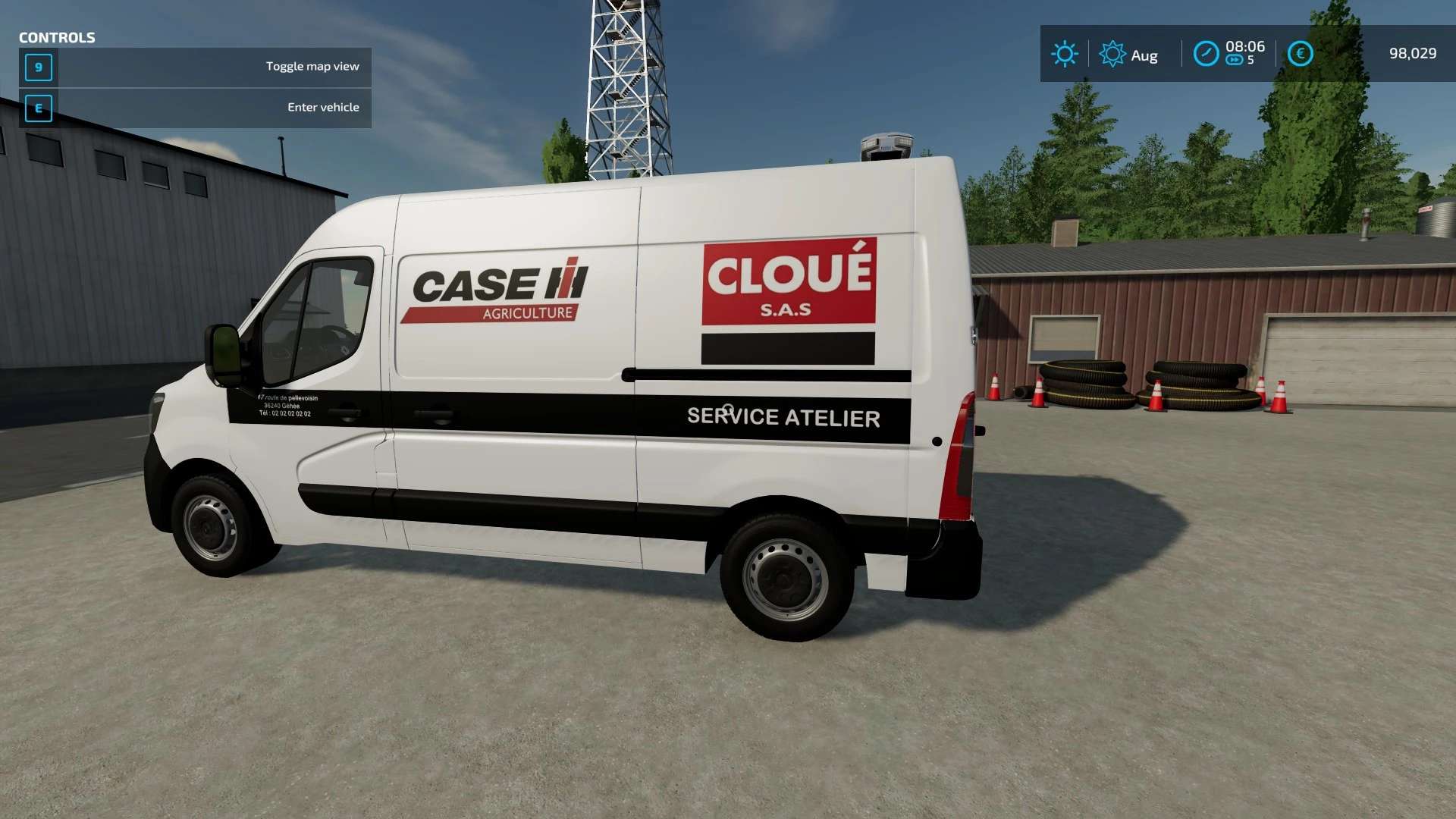Click the clock icon next to 08:06
This screenshot has height=819, width=1456.
[1206, 54]
